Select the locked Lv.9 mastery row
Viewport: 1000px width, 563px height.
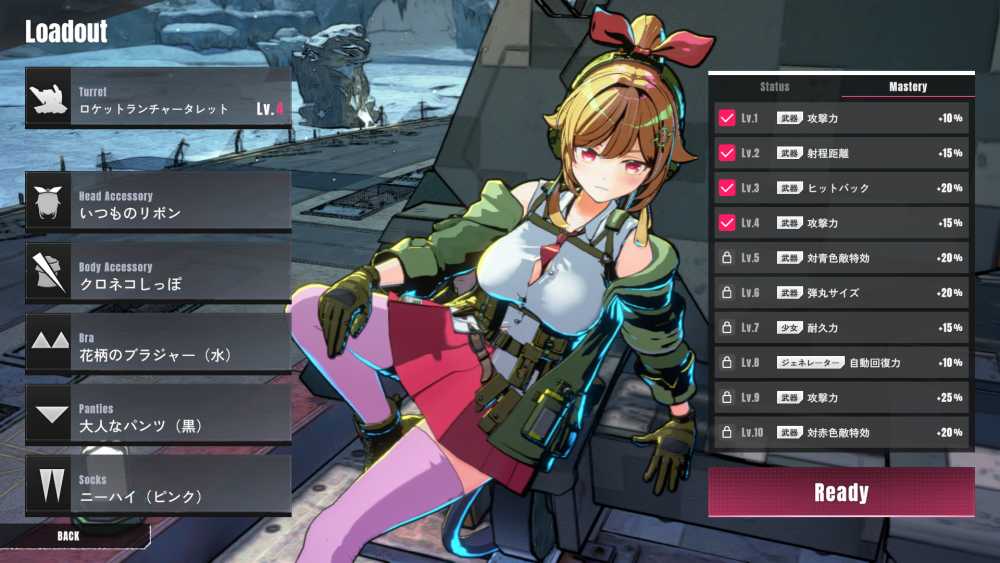pos(841,398)
